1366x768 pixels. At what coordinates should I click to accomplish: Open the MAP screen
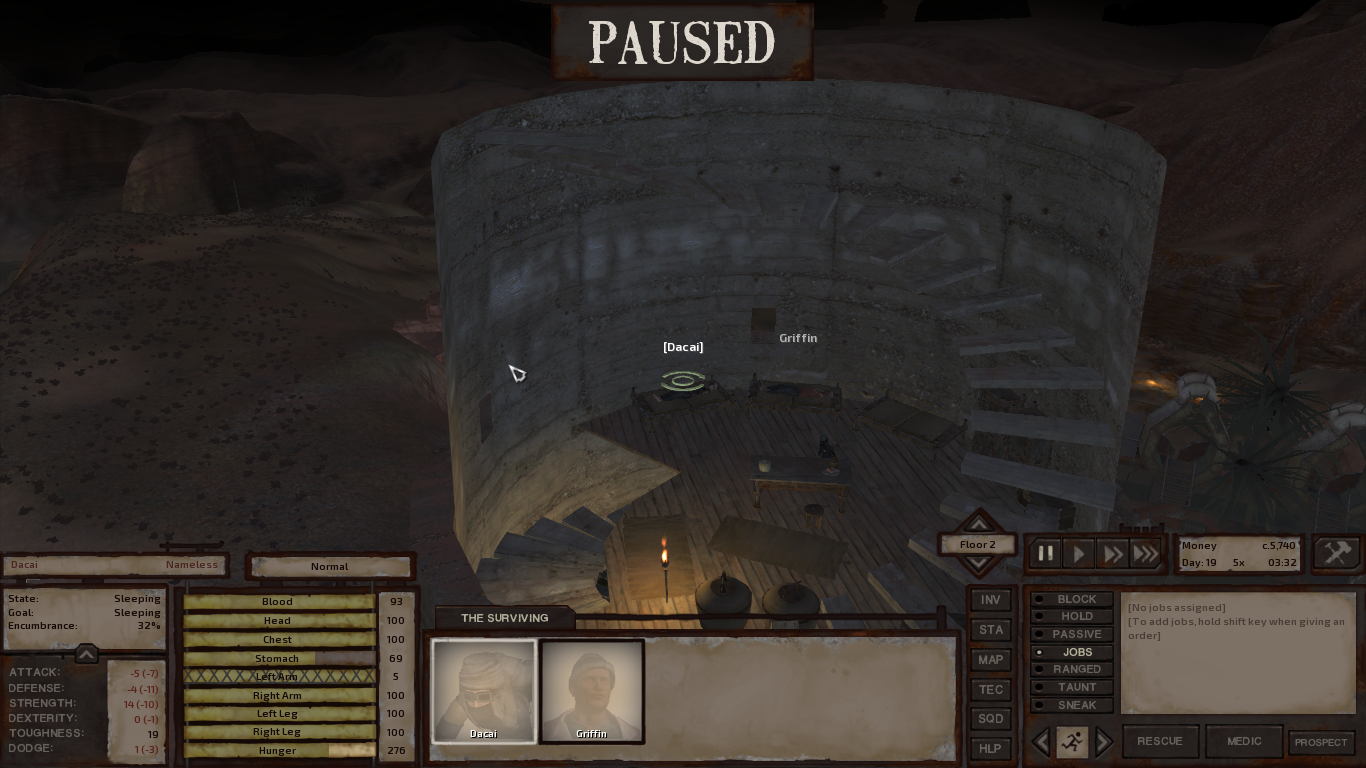pyautogui.click(x=990, y=660)
